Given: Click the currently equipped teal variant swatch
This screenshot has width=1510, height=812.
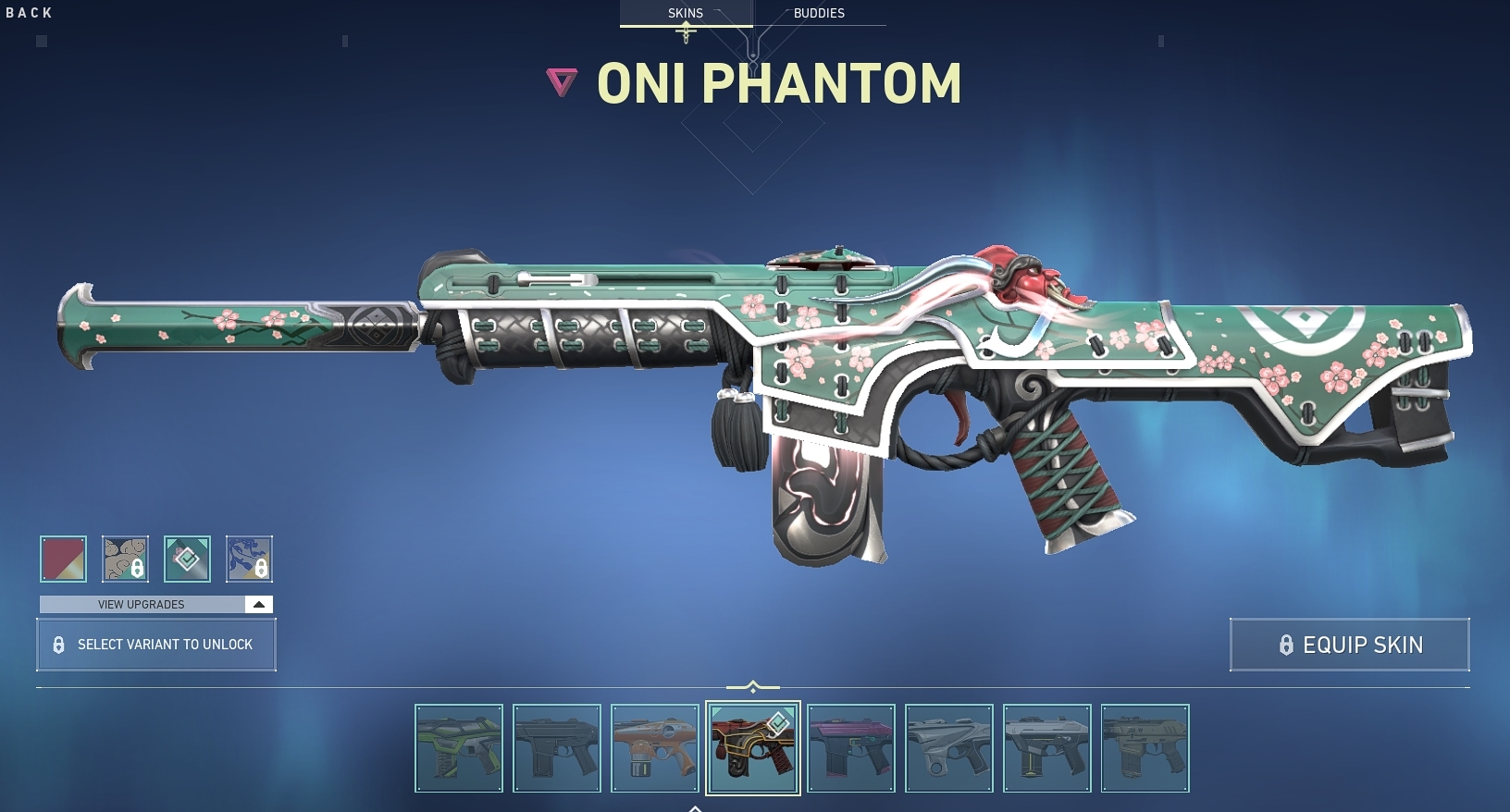Looking at the screenshot, I should click(x=187, y=559).
